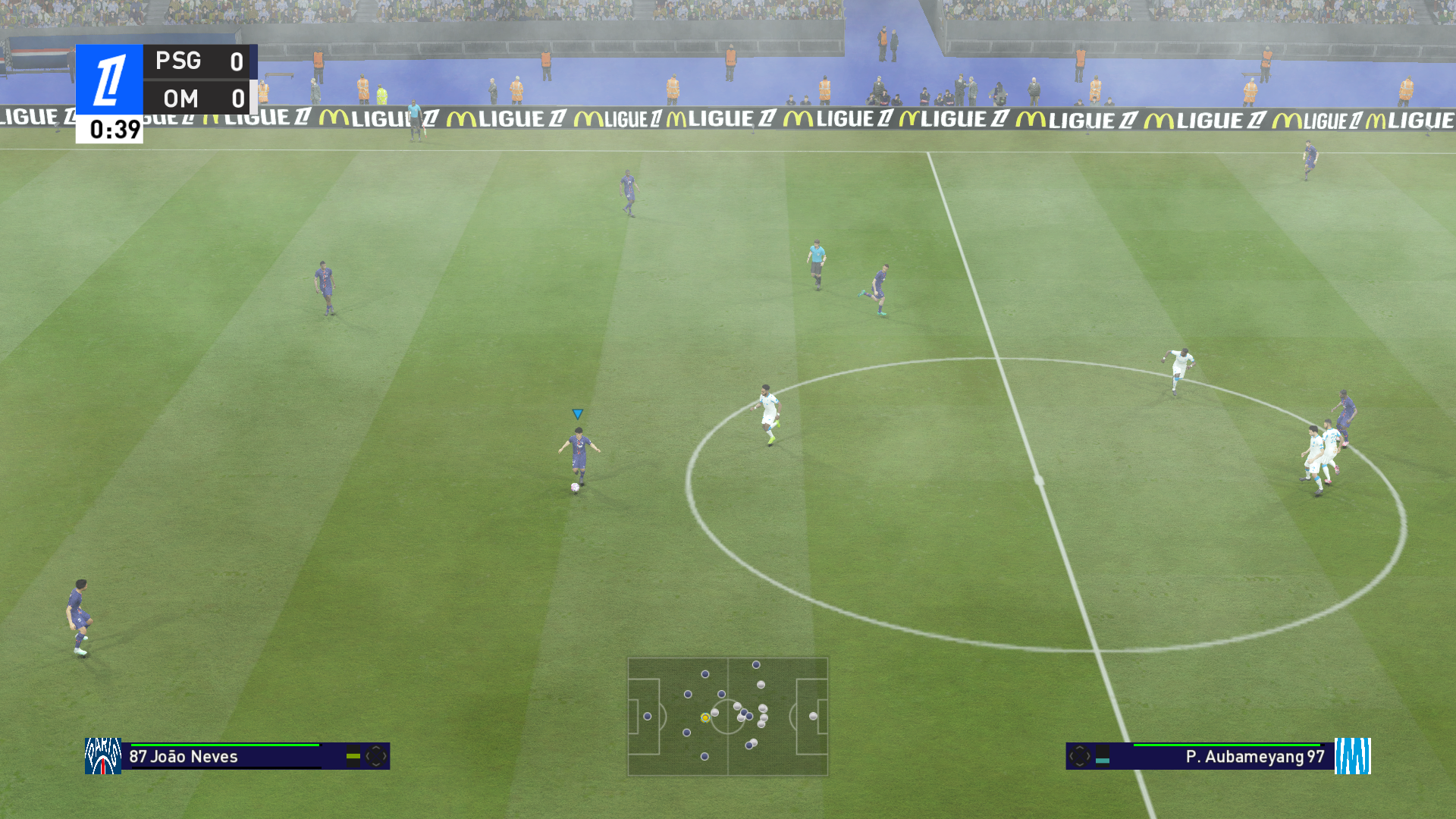Screen dimensions: 1456x819
Task: Click the radar minimap of the pitch
Action: point(727,716)
